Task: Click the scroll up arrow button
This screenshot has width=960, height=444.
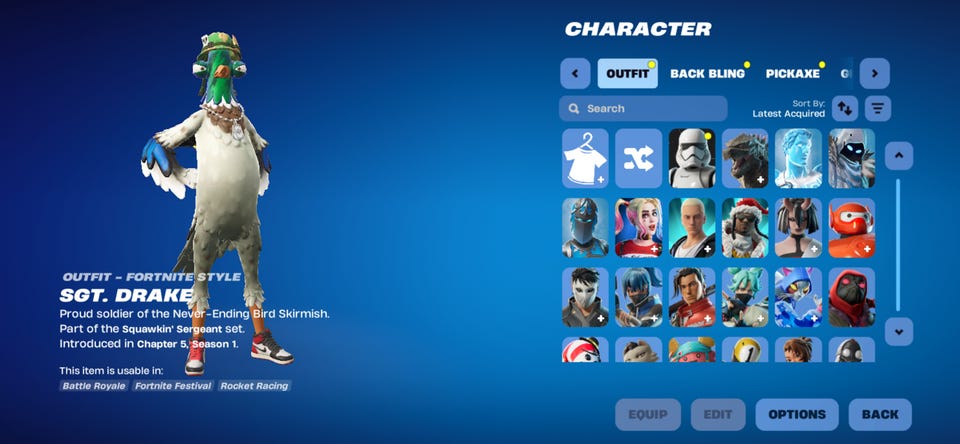Action: 898,155
